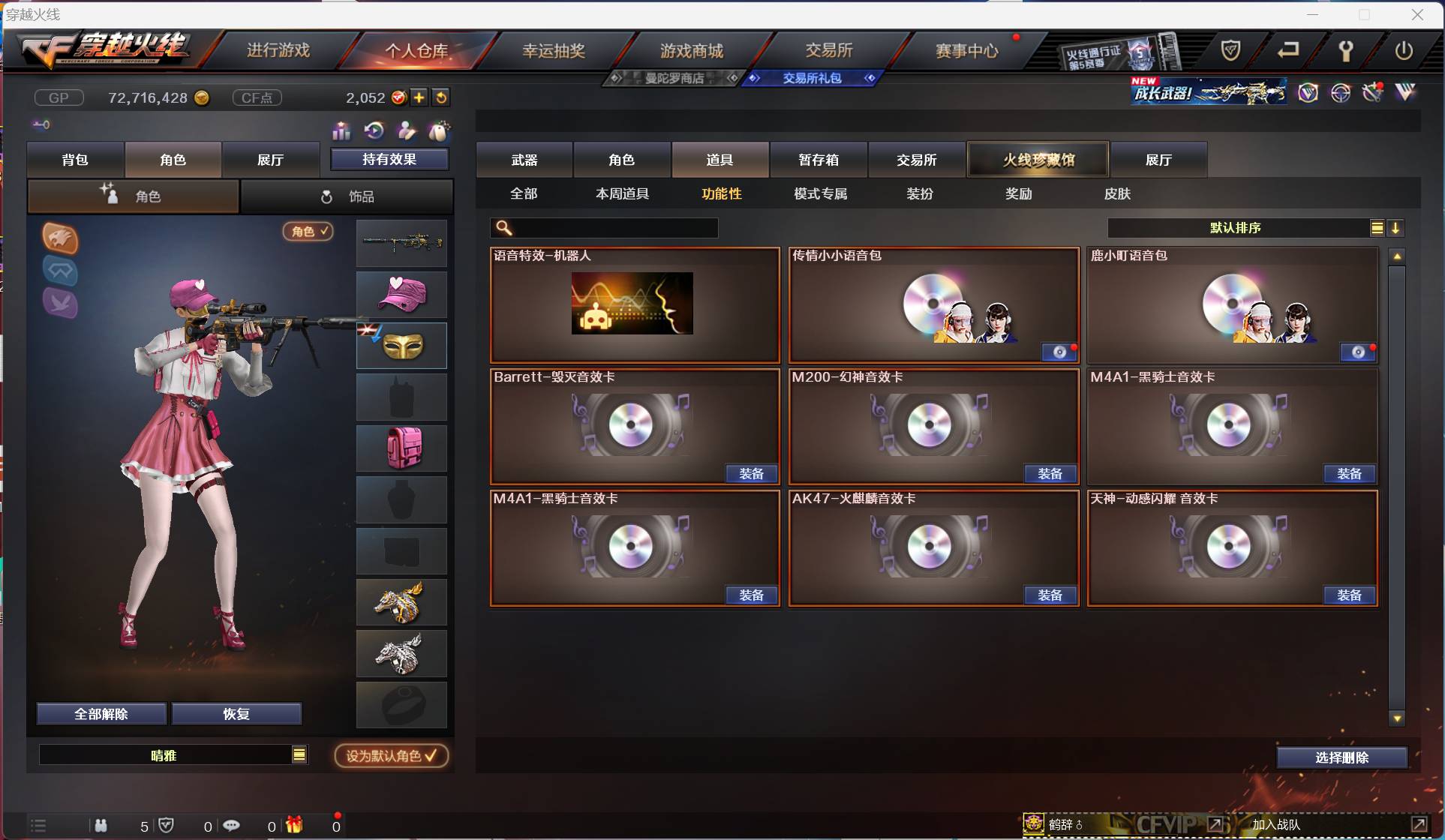
Task: Switch to the 皮肤 category tab
Action: coord(1118,193)
